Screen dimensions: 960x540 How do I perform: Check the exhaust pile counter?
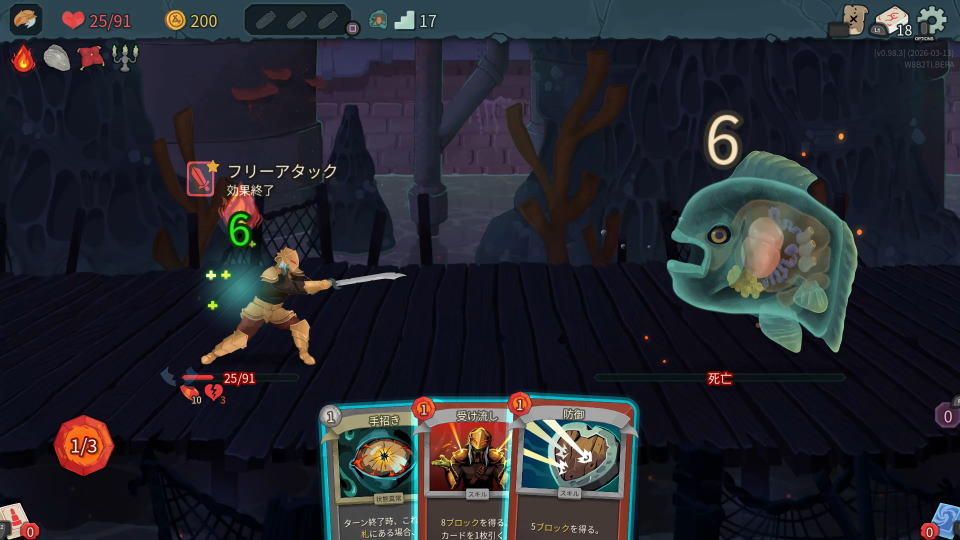click(x=947, y=415)
